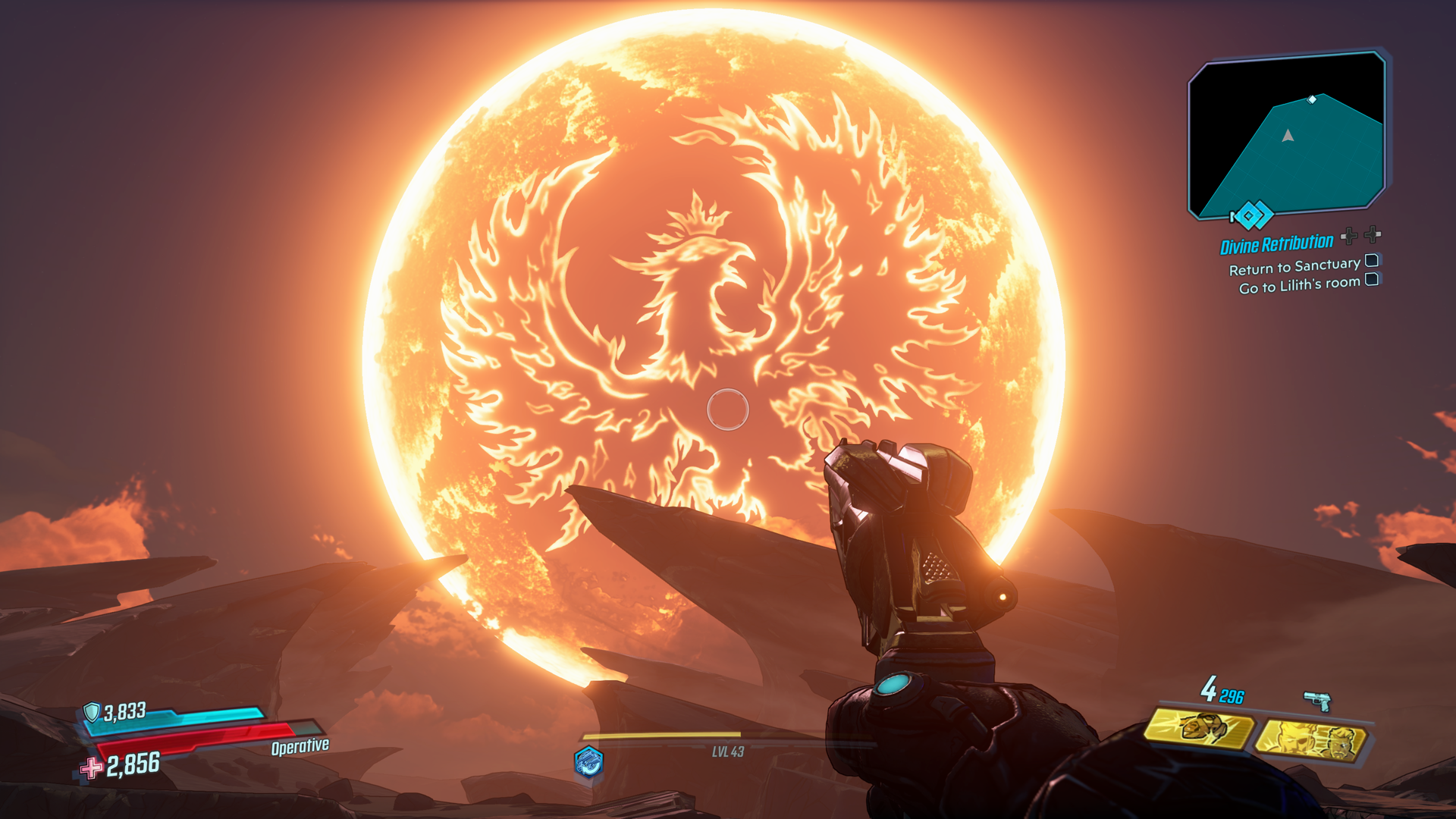The width and height of the screenshot is (1456, 819).
Task: Select the equipped pistol weapon icon
Action: (1318, 701)
